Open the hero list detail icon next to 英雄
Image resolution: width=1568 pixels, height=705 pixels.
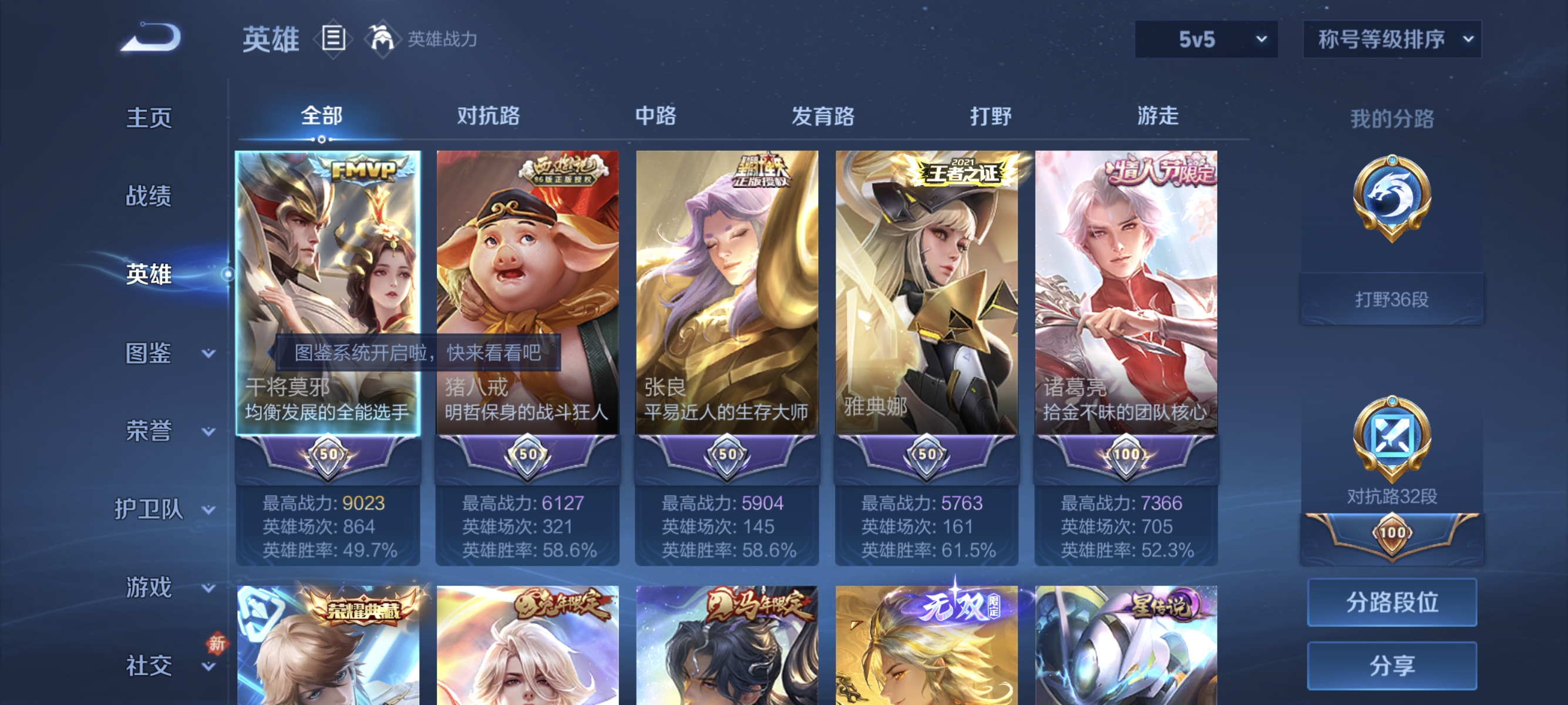point(334,38)
